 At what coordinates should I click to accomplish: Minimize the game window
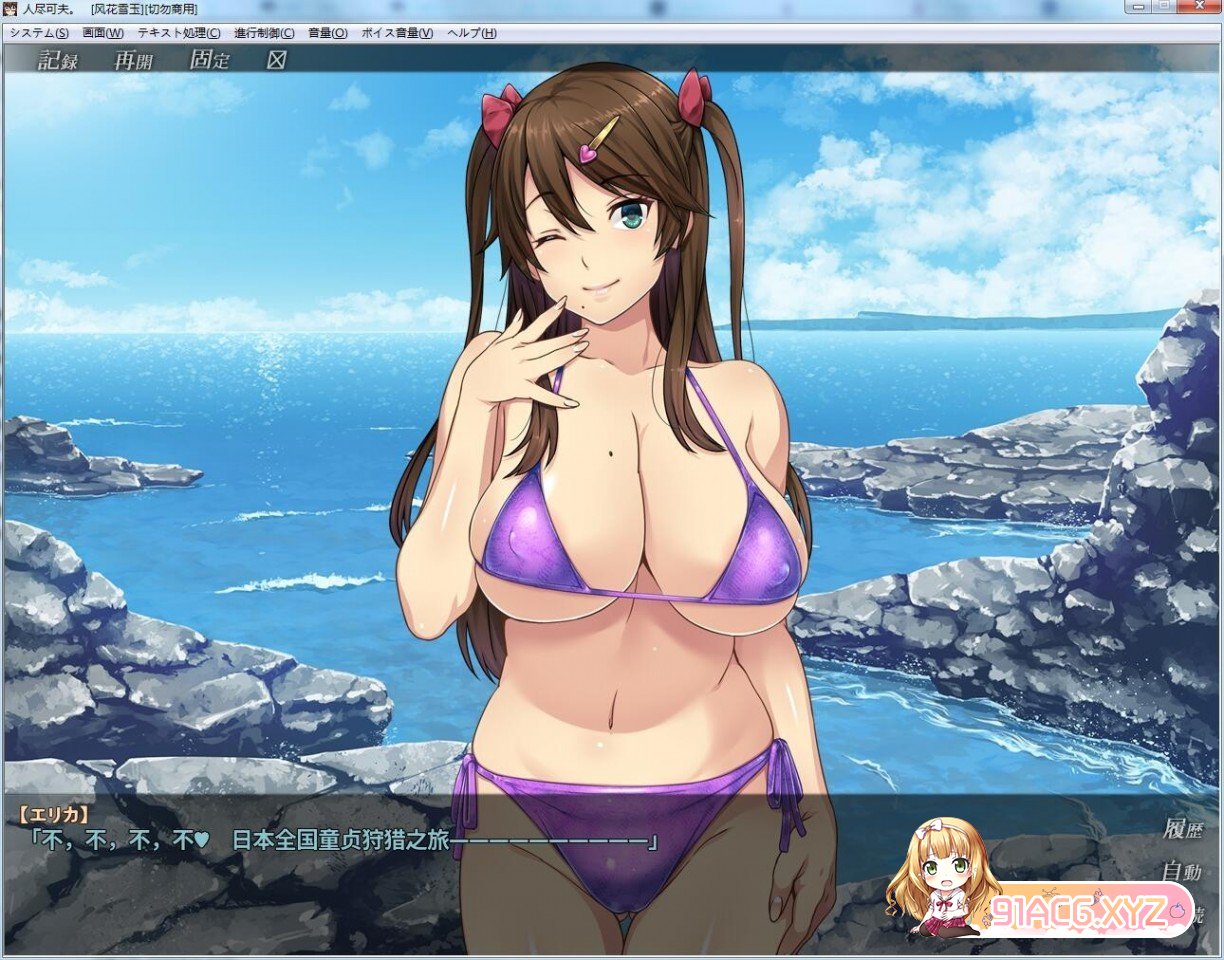point(1138,7)
